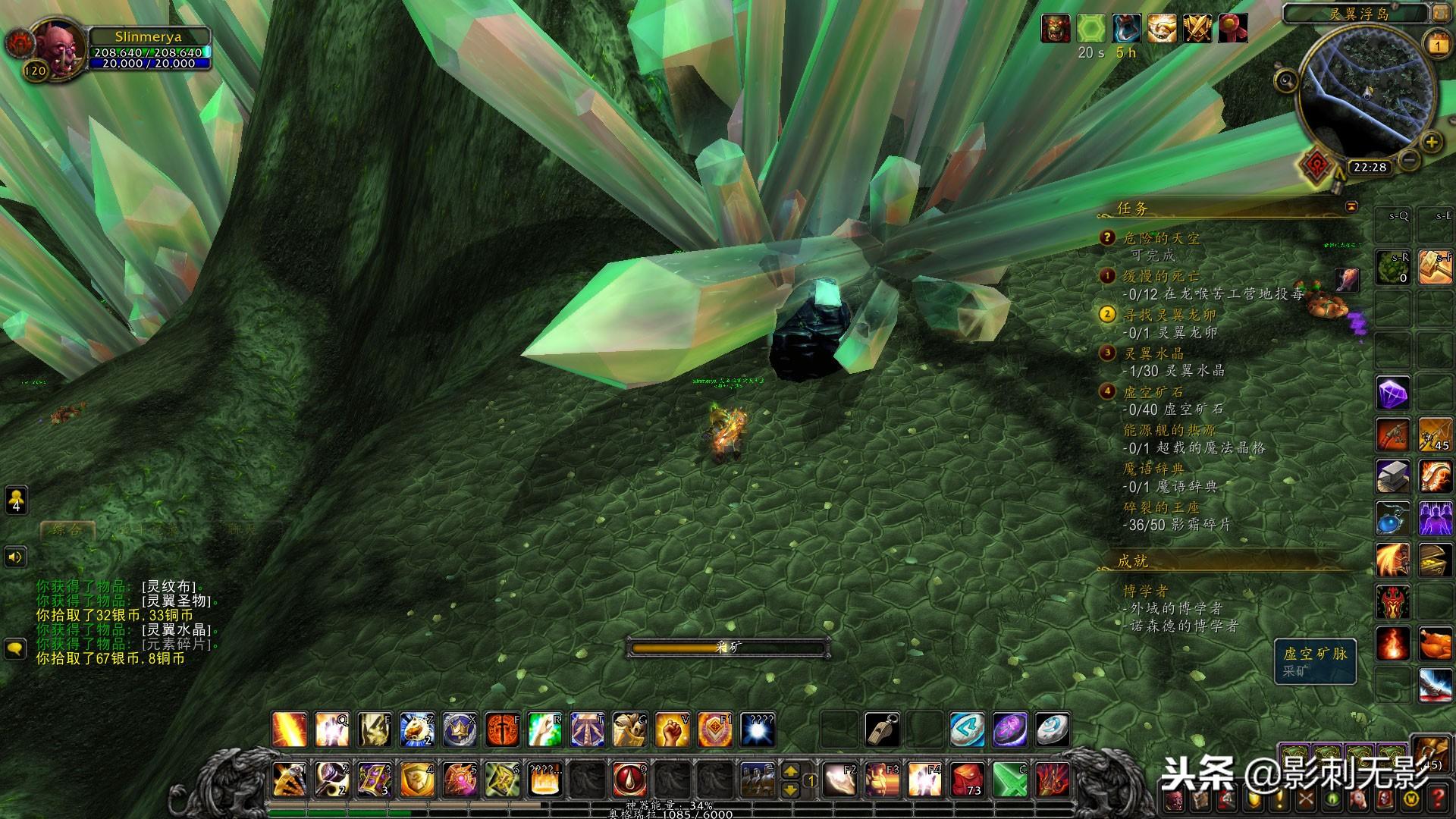Switch to the 综合 chat tab
Image resolution: width=1456 pixels, height=819 pixels.
point(67,529)
